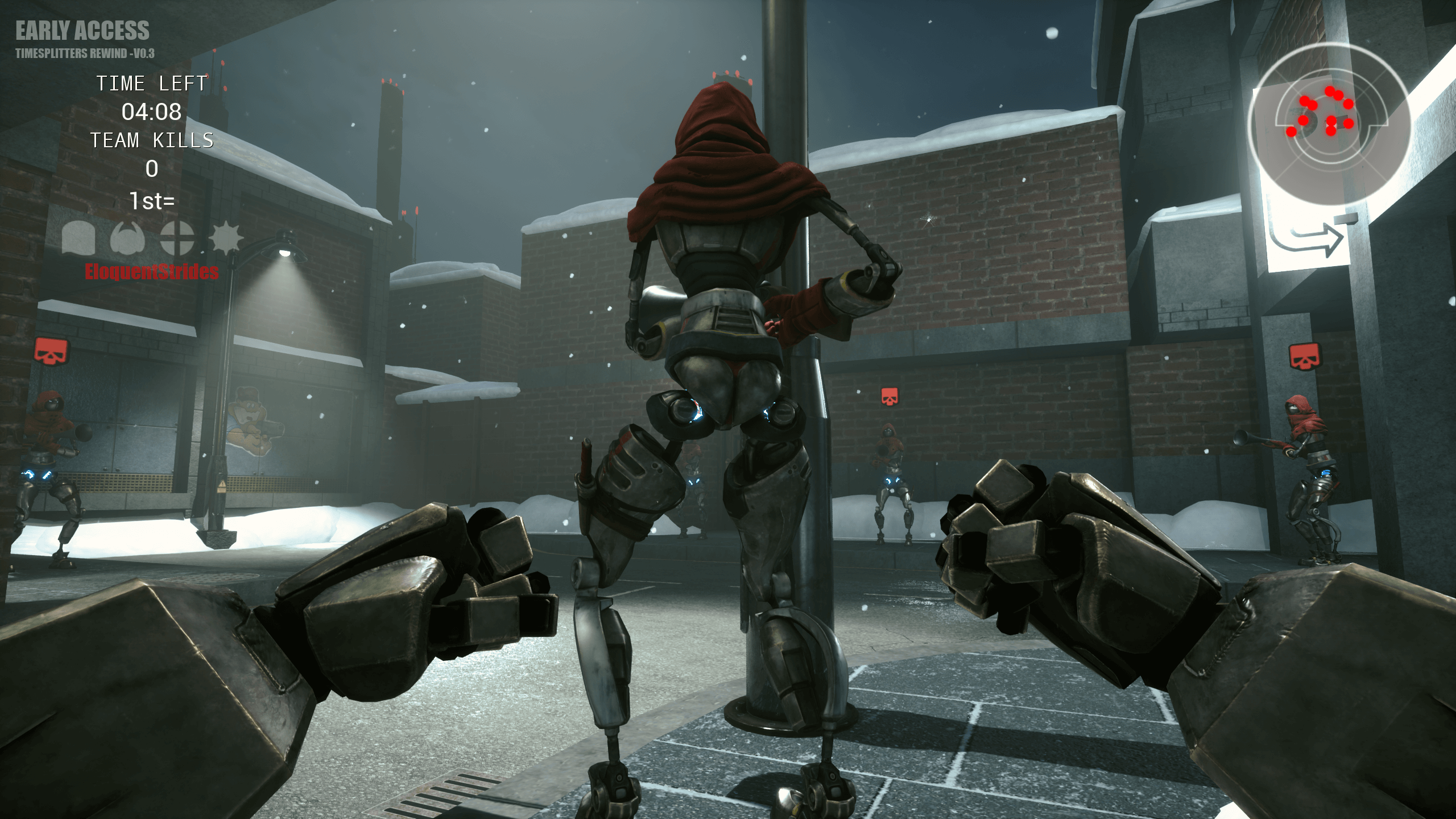1456x819 pixels.
Task: Select the helmet-shaped status icon
Action: tap(78, 237)
